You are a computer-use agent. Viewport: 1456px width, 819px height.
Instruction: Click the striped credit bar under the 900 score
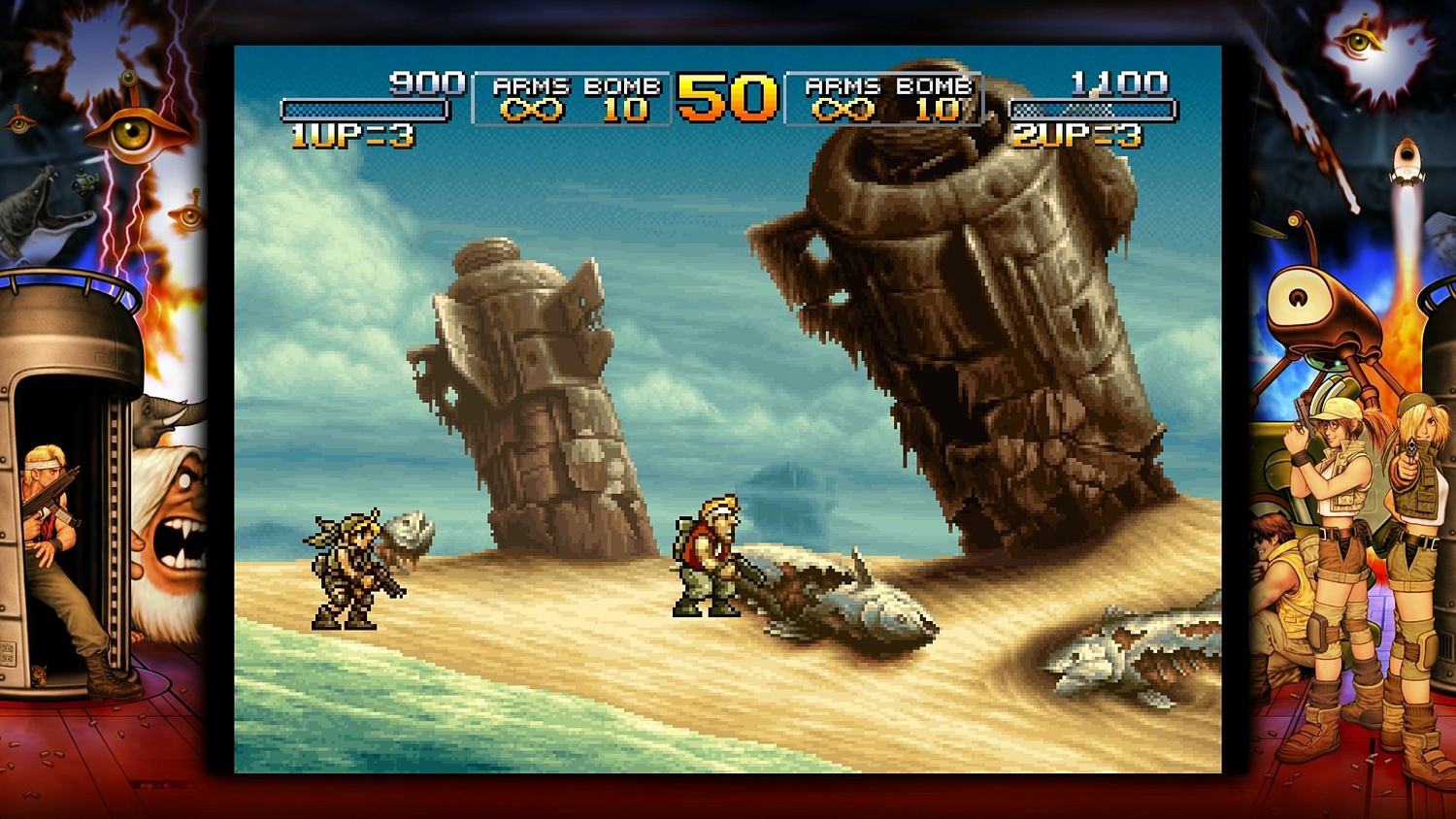[363, 109]
